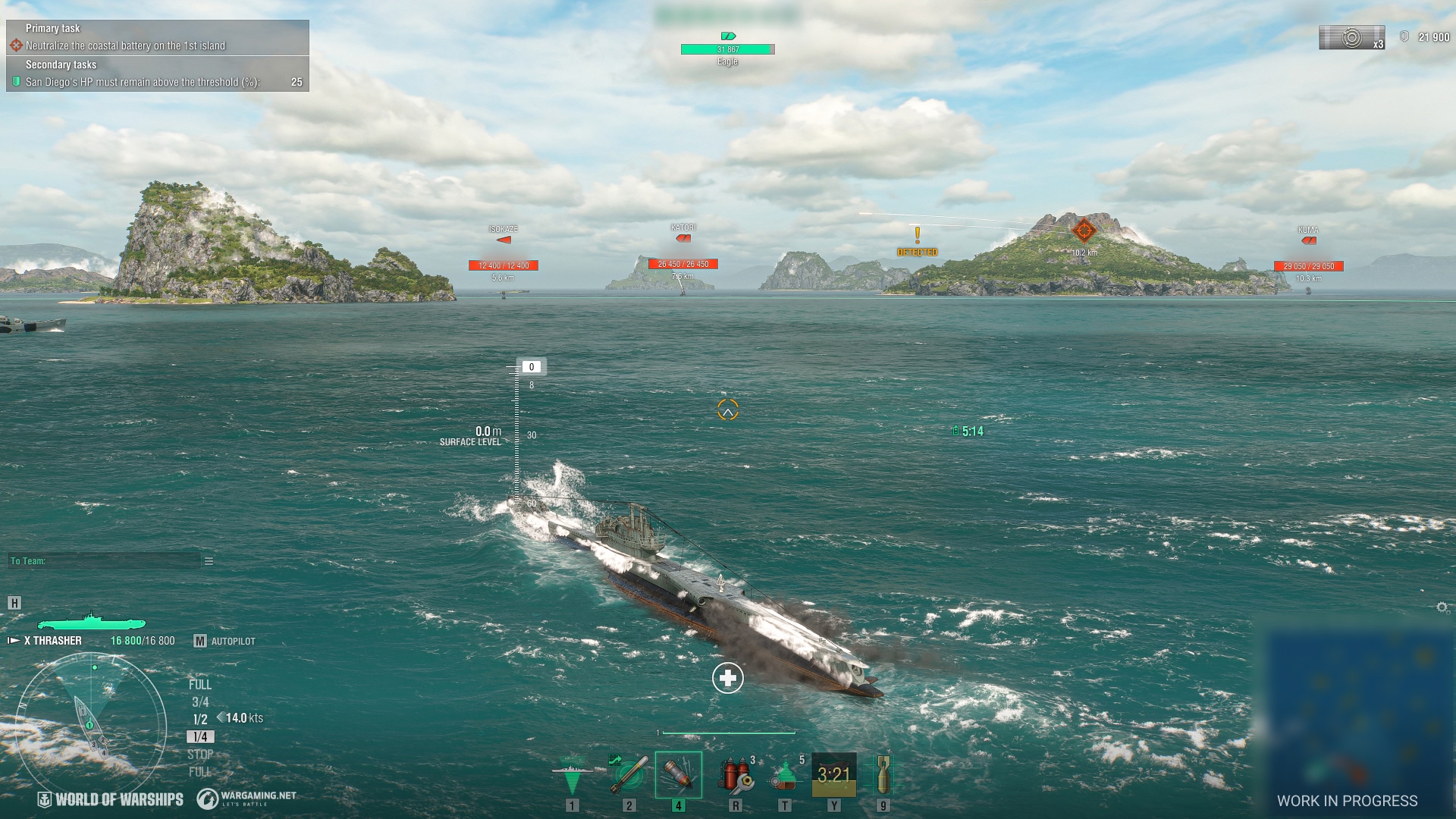Image resolution: width=1456 pixels, height=819 pixels.
Task: Select the Katori enemy ship marker
Action: 682,239
